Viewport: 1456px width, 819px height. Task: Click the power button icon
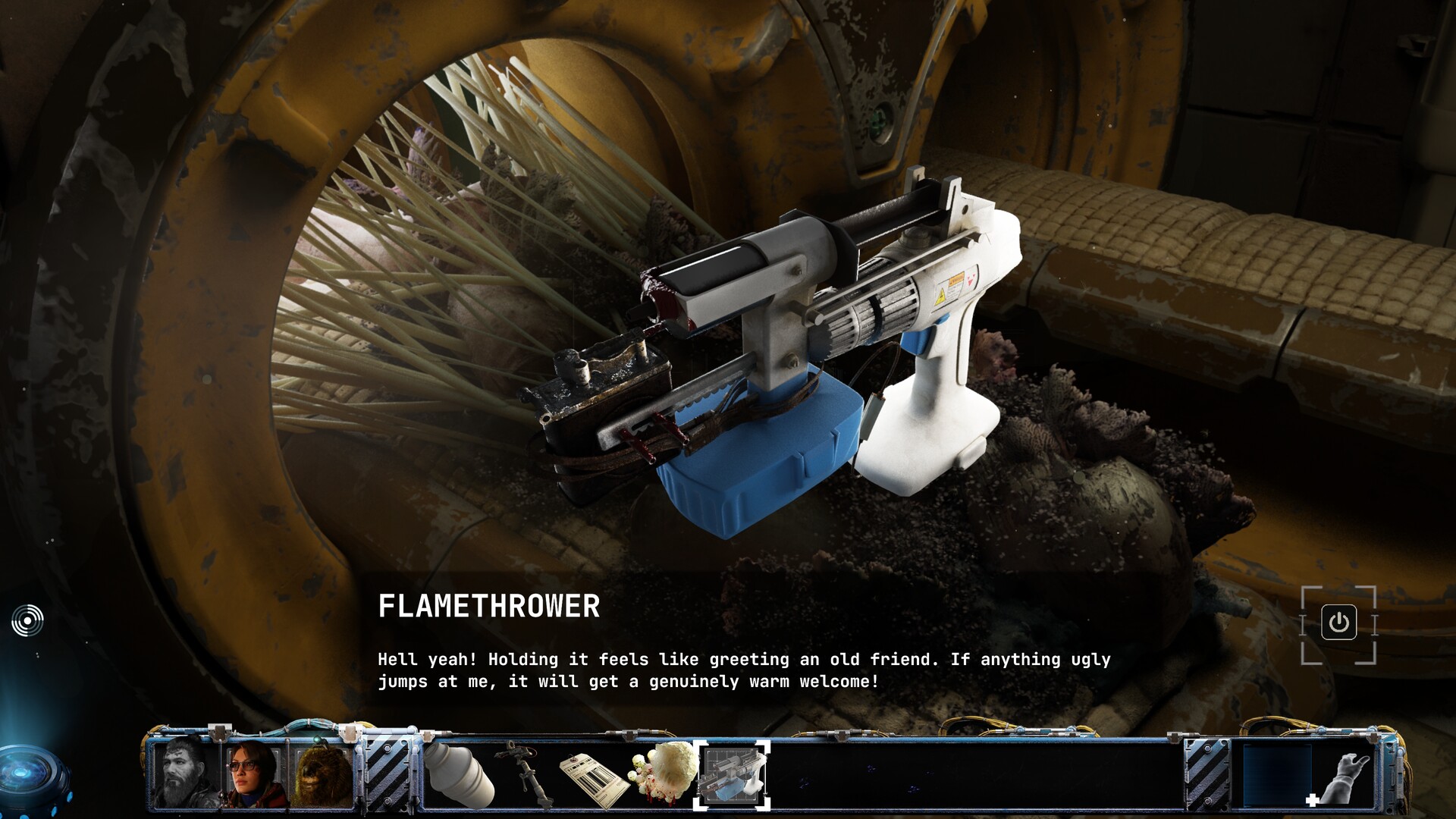pyautogui.click(x=1338, y=623)
